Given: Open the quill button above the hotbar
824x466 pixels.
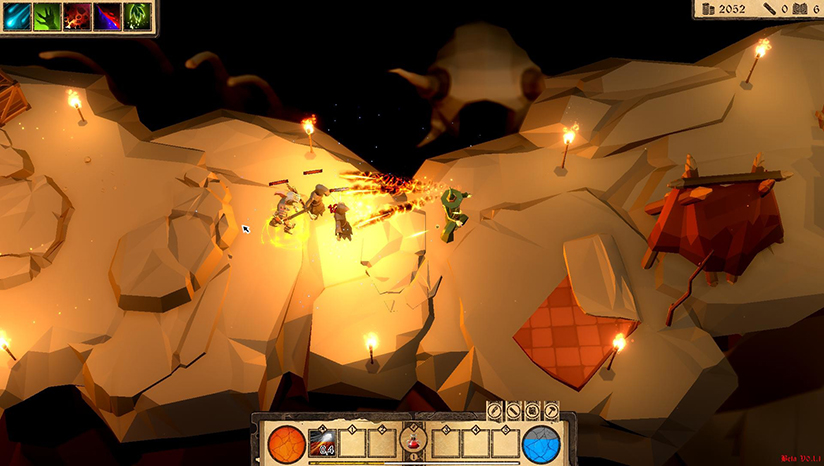Looking at the screenshot, I should pos(494,411).
